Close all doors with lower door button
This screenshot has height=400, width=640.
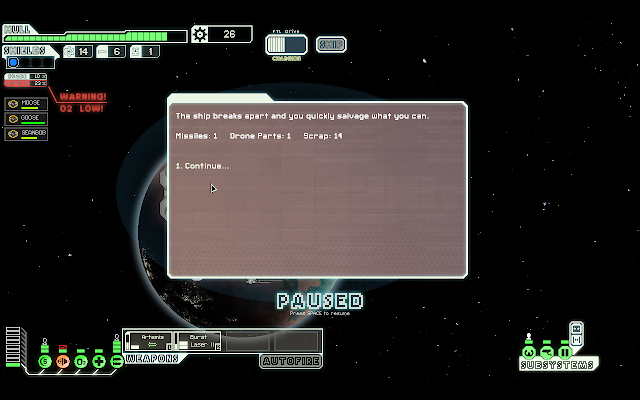point(576,339)
